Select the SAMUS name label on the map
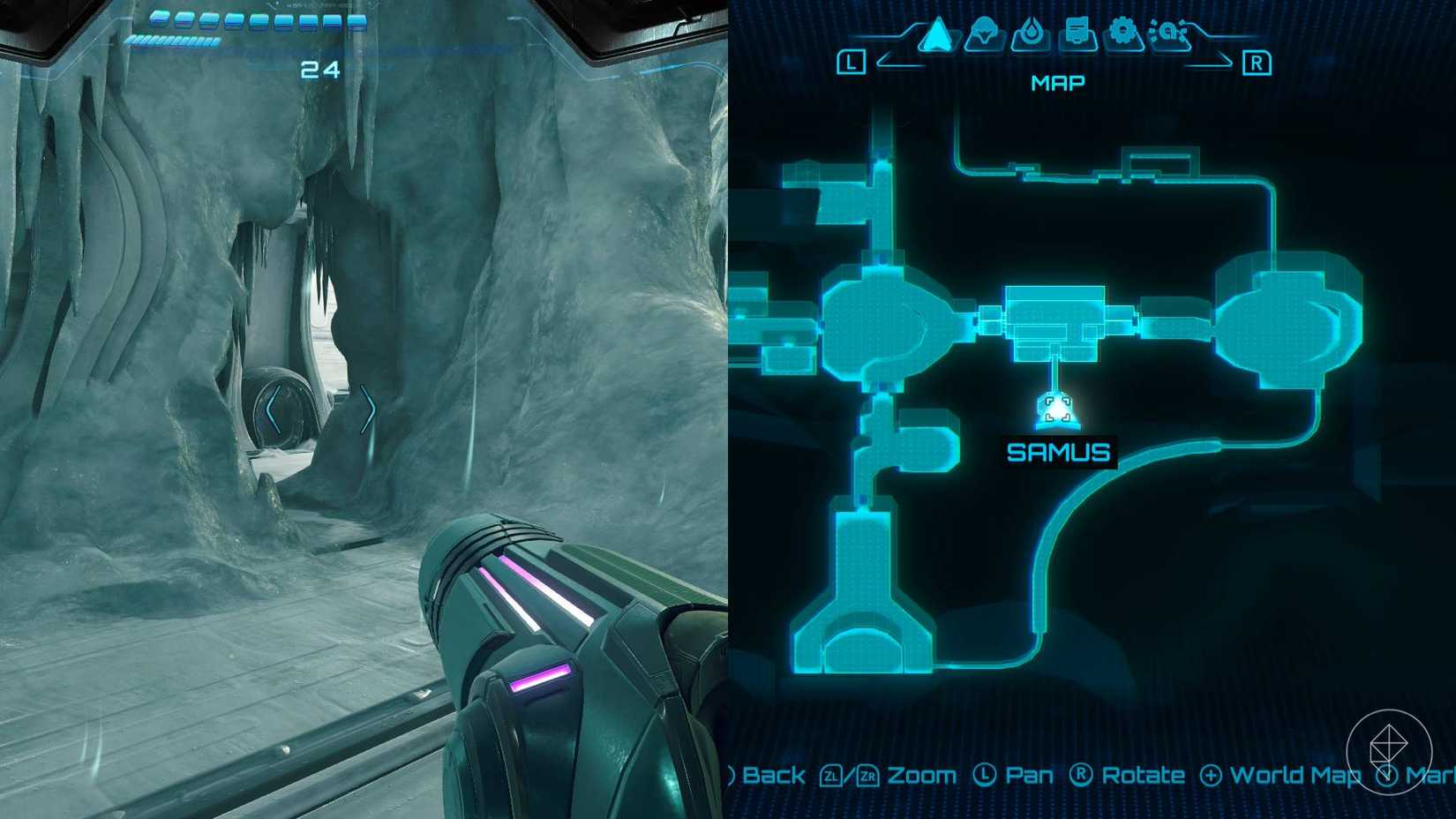This screenshot has height=819, width=1456. point(1060,452)
